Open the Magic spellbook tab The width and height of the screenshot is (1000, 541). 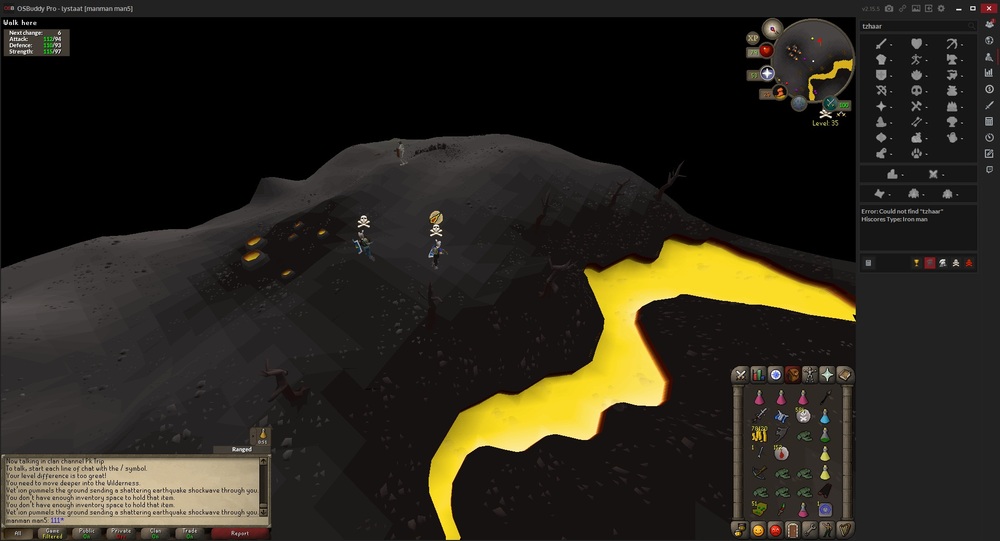[845, 374]
